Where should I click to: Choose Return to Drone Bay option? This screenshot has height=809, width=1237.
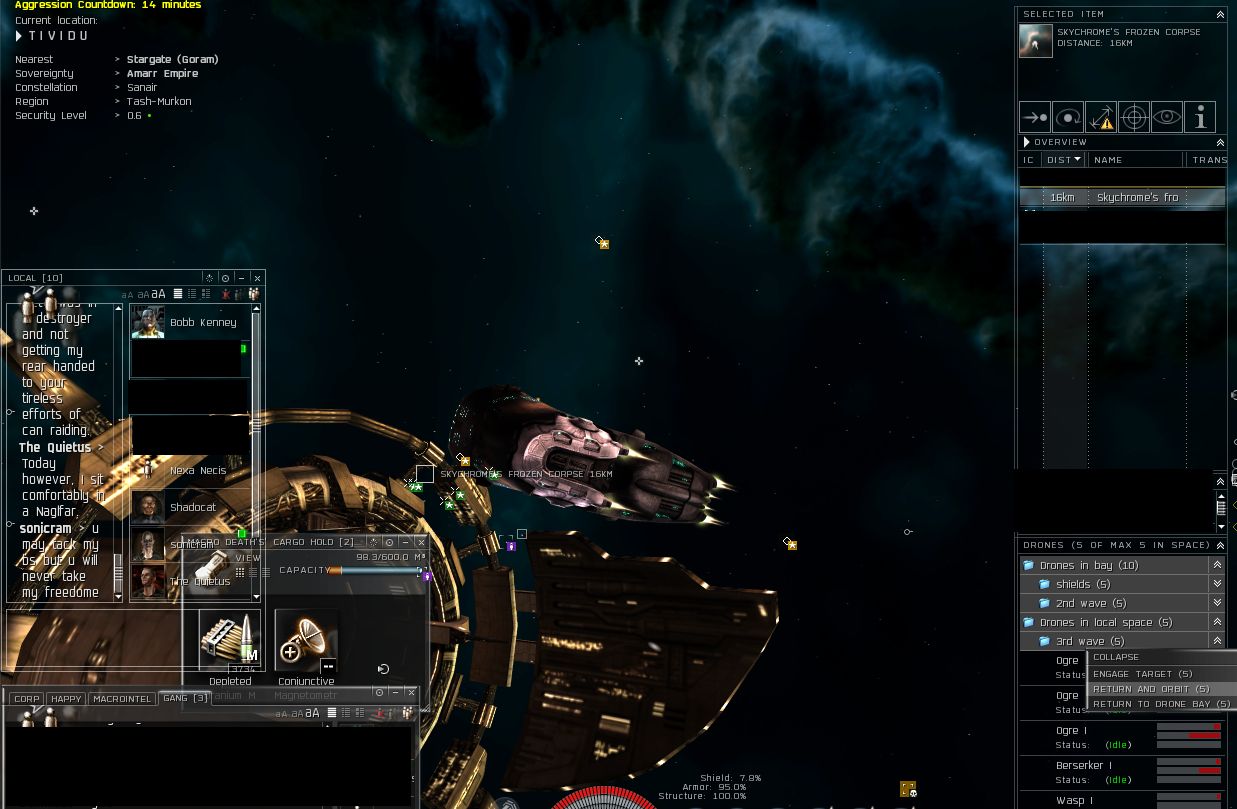1160,704
